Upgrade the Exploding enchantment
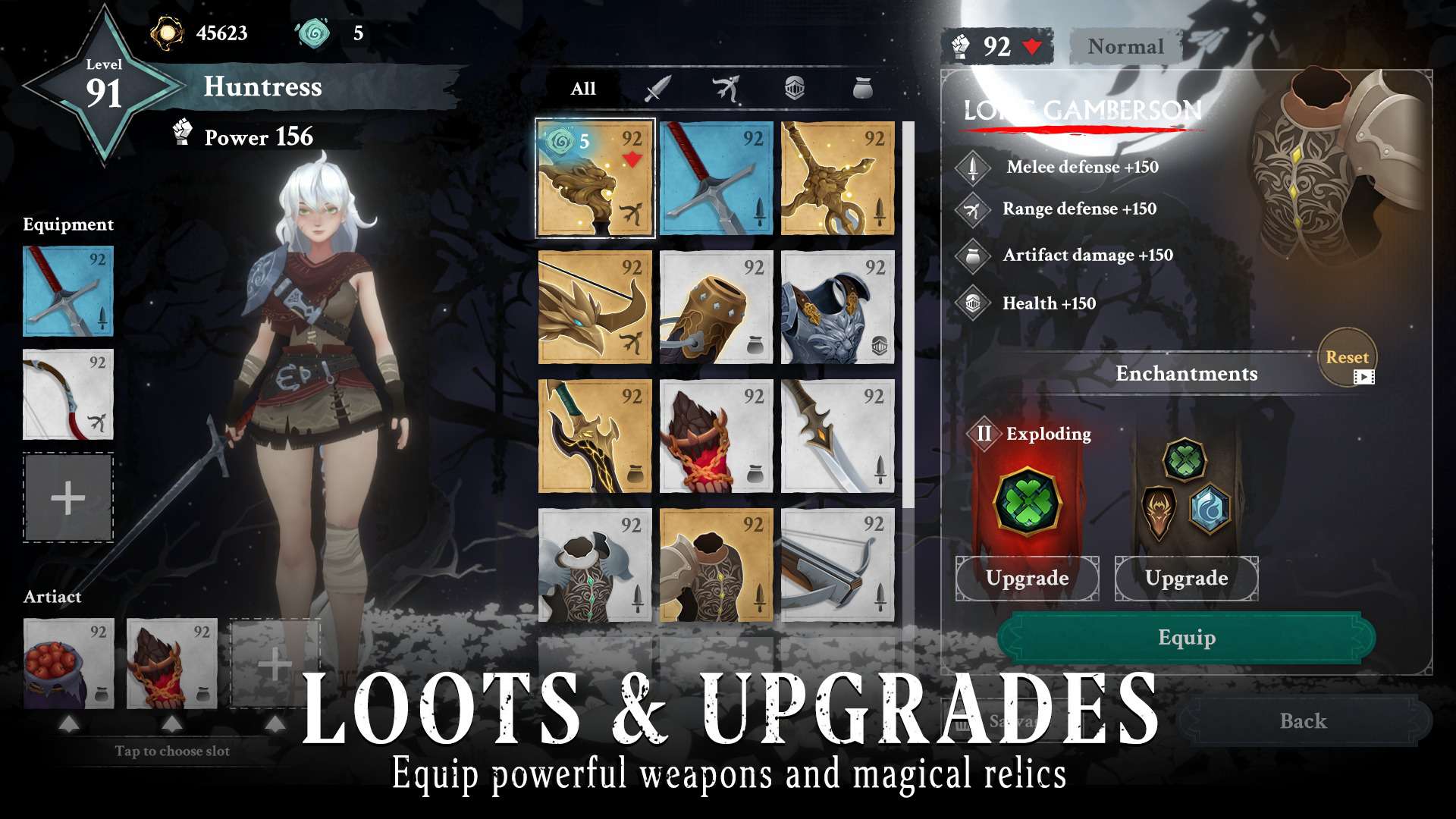Image resolution: width=1456 pixels, height=819 pixels. (1027, 579)
